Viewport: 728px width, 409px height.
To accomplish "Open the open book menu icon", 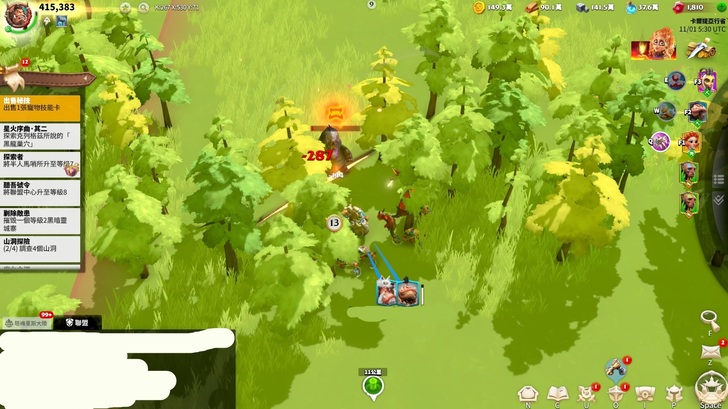I will tap(556, 394).
